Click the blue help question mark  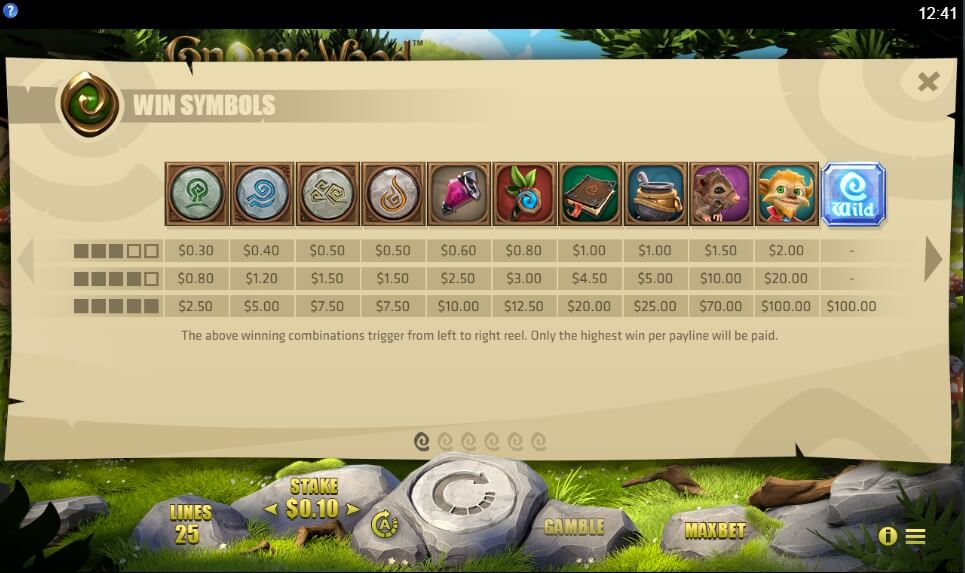coord(10,10)
